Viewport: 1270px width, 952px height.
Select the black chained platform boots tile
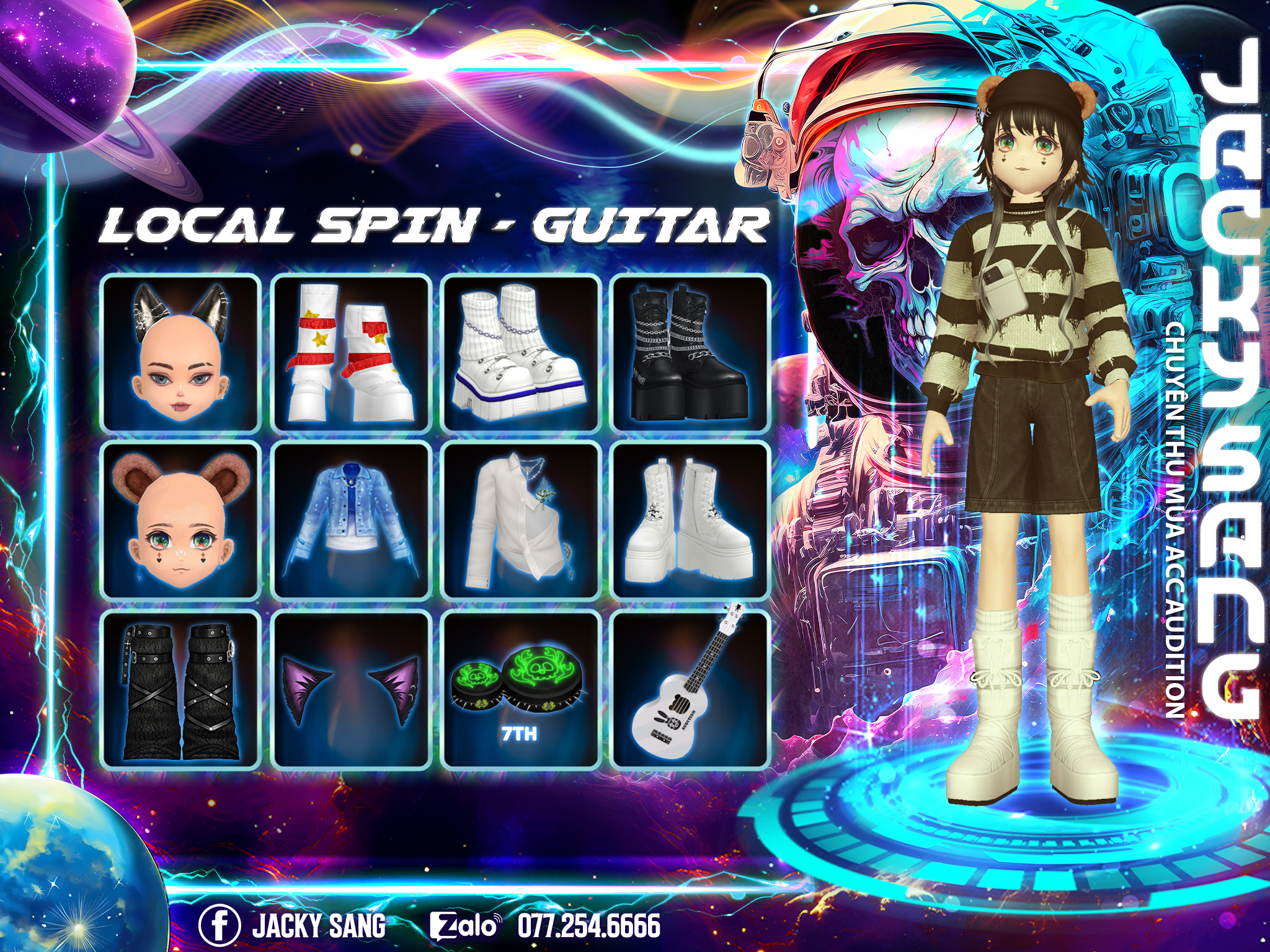(x=690, y=353)
